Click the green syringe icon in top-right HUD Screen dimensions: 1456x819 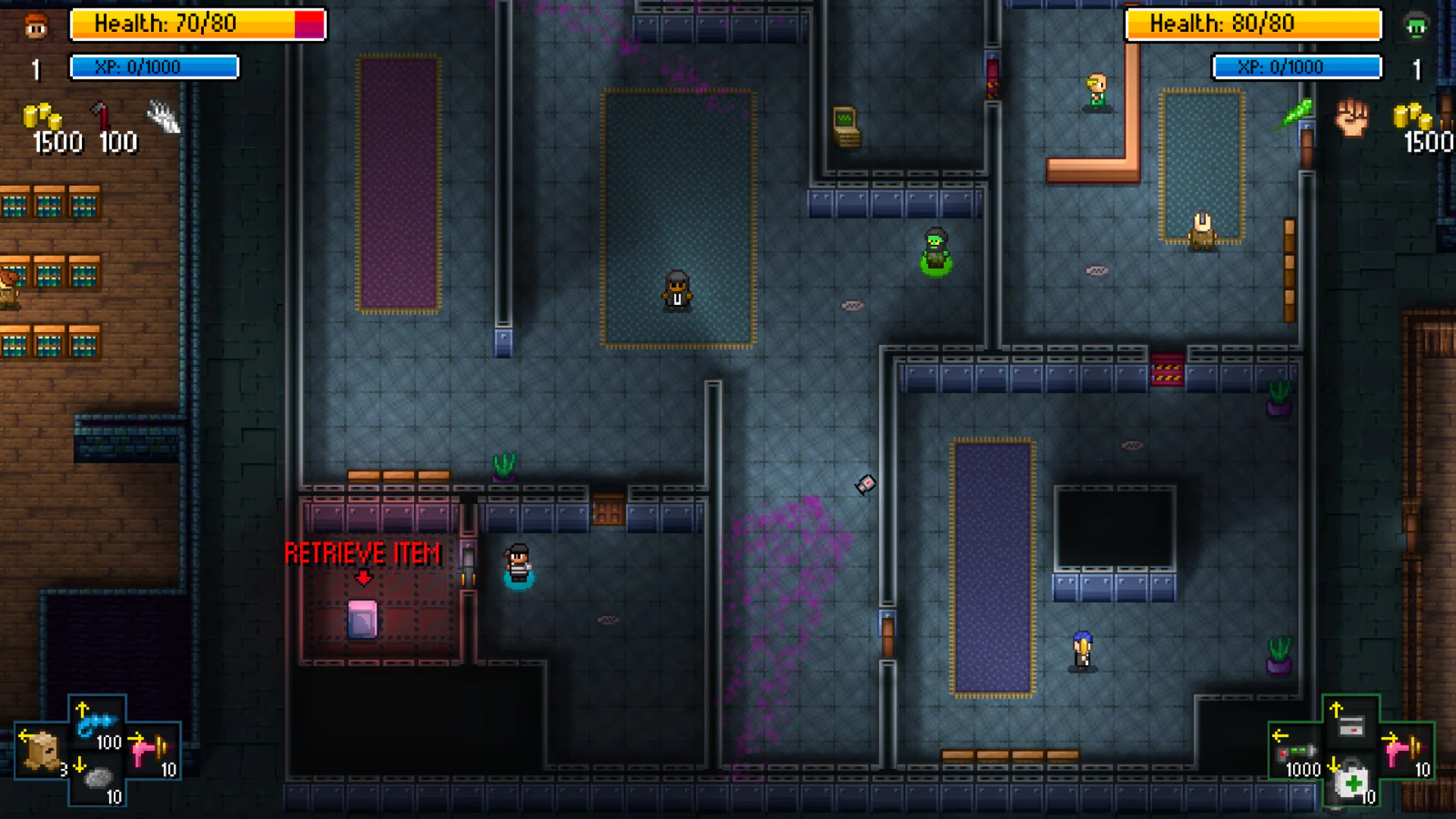click(1298, 110)
